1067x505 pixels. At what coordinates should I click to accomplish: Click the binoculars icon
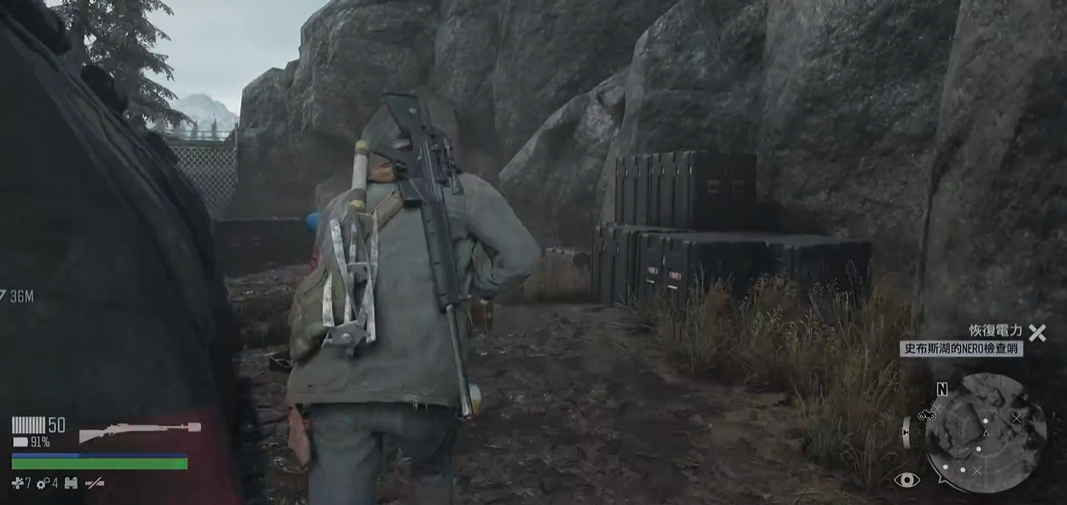tap(71, 484)
